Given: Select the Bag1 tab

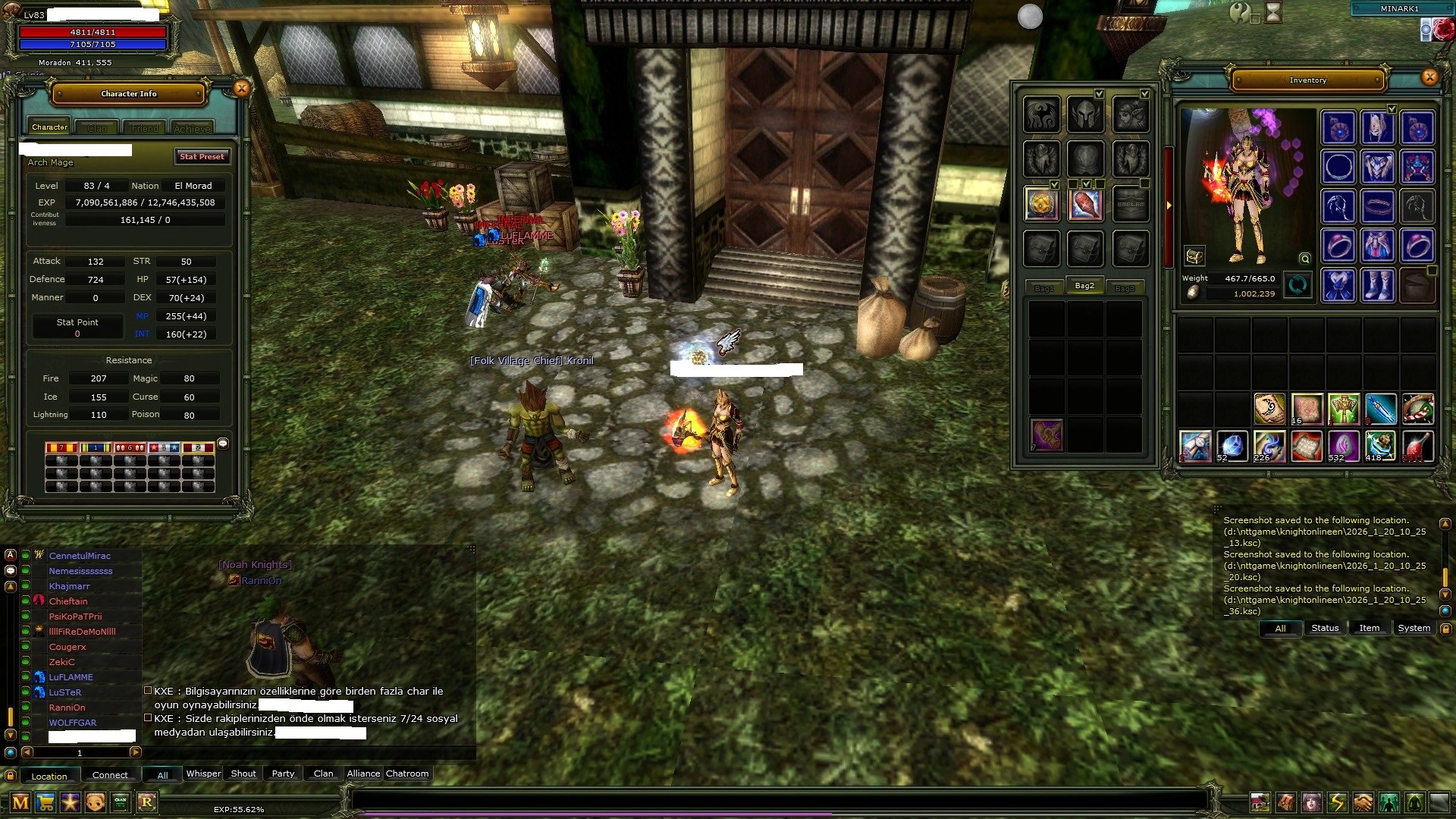Looking at the screenshot, I should [1044, 288].
